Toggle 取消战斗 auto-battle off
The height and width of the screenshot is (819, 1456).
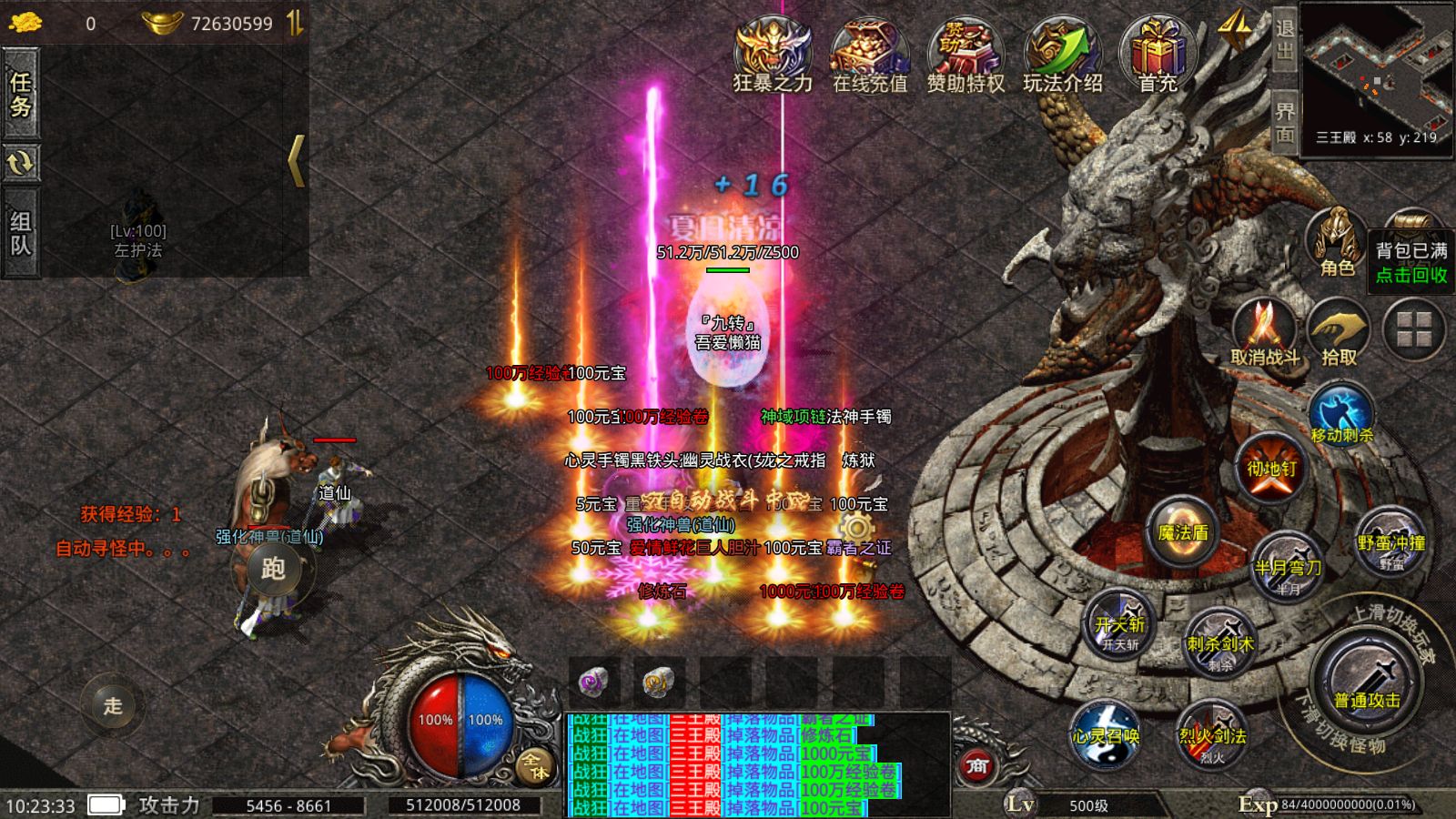click(x=1264, y=334)
